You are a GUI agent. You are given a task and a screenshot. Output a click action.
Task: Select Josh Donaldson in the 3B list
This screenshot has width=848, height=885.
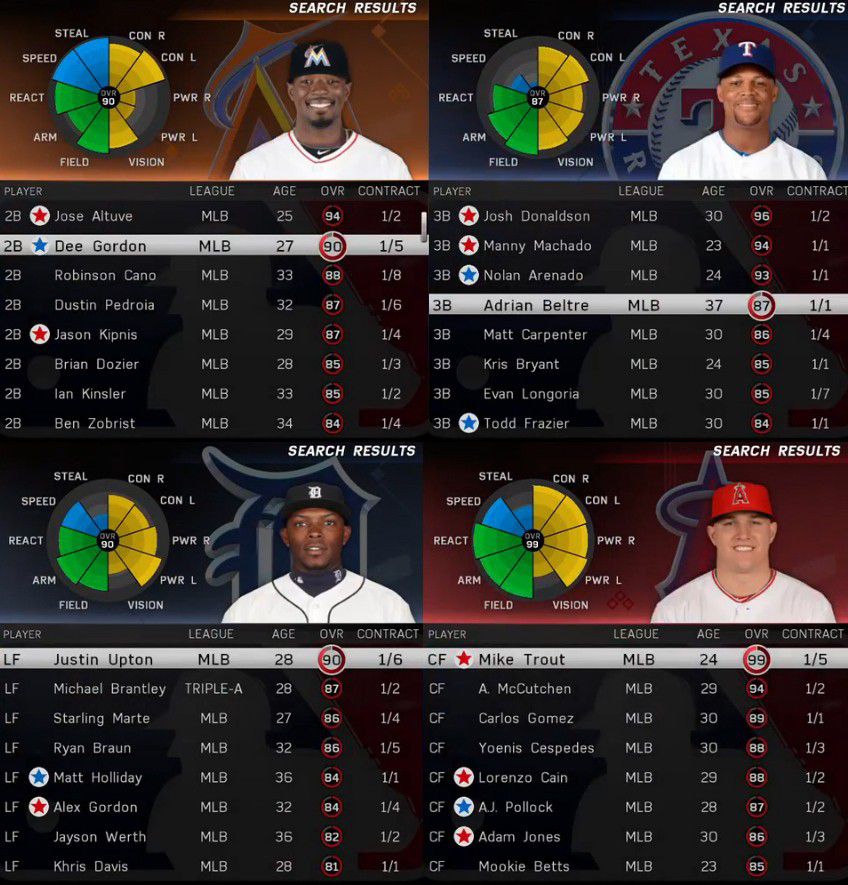click(x=536, y=216)
